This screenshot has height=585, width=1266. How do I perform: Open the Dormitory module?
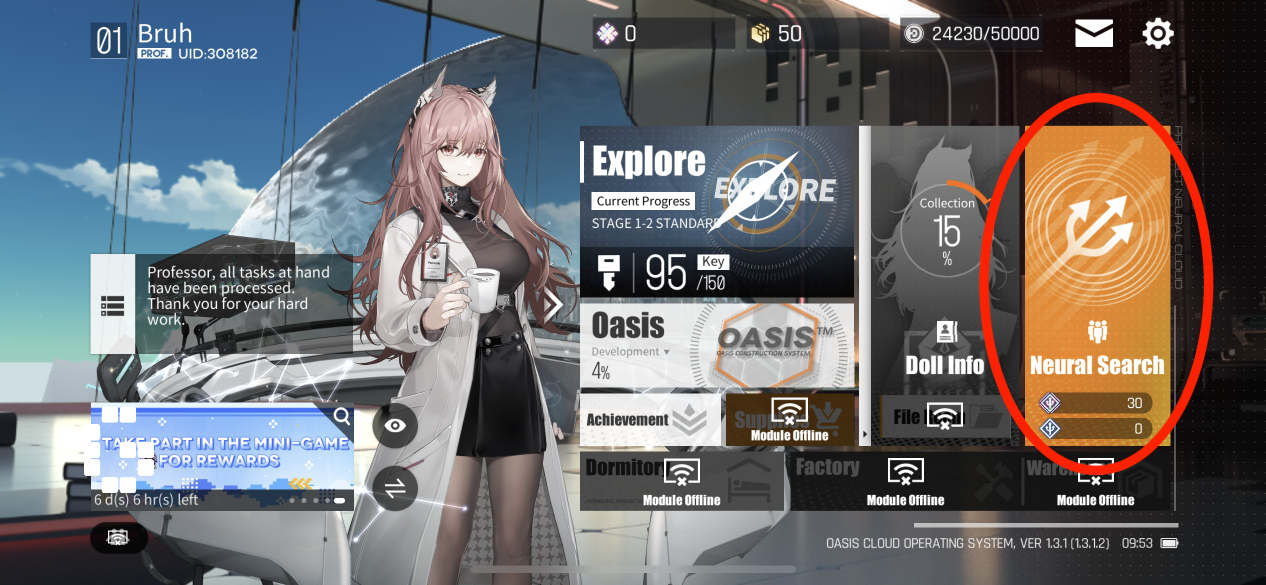tap(680, 480)
